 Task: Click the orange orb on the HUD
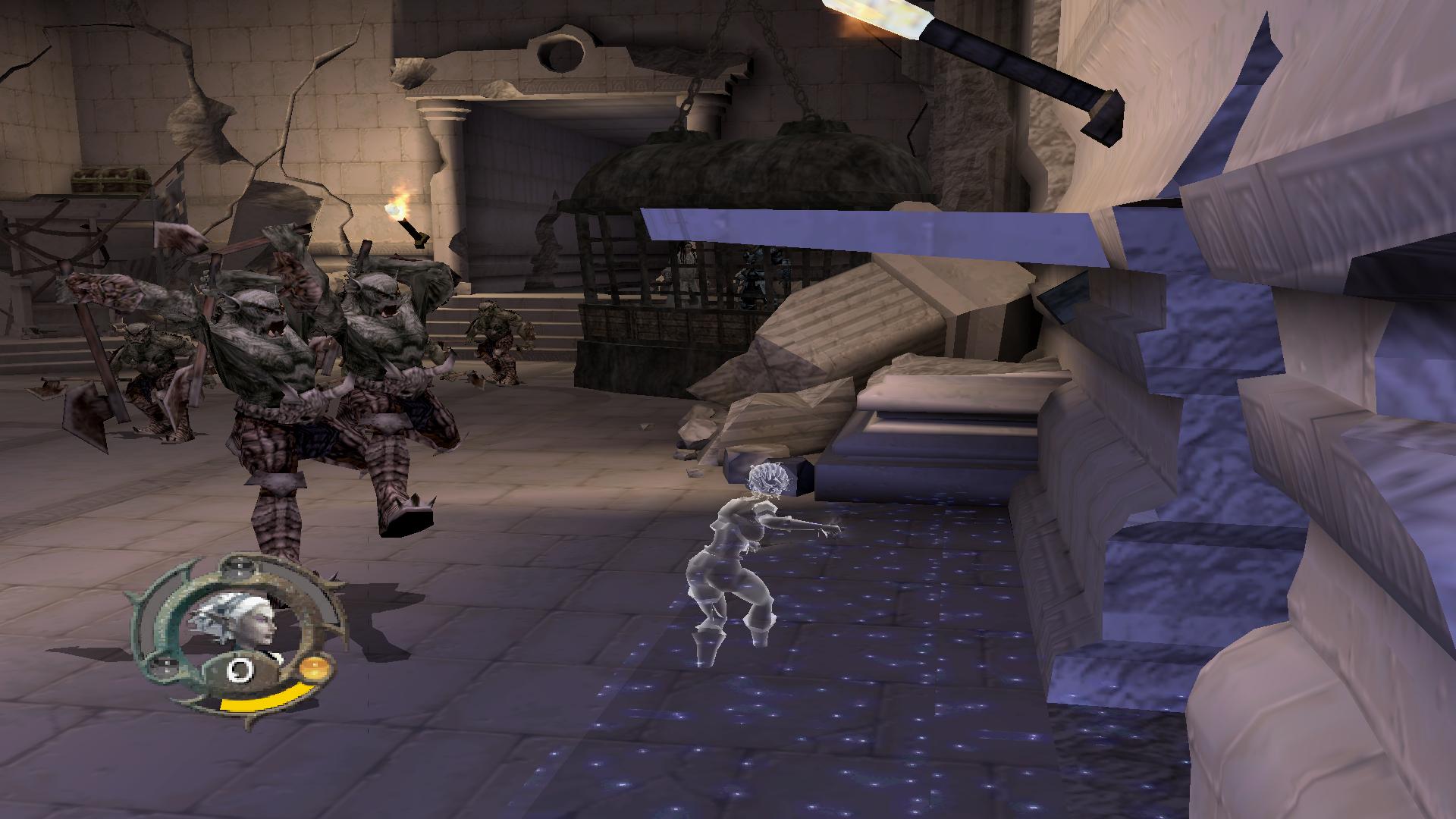click(313, 670)
